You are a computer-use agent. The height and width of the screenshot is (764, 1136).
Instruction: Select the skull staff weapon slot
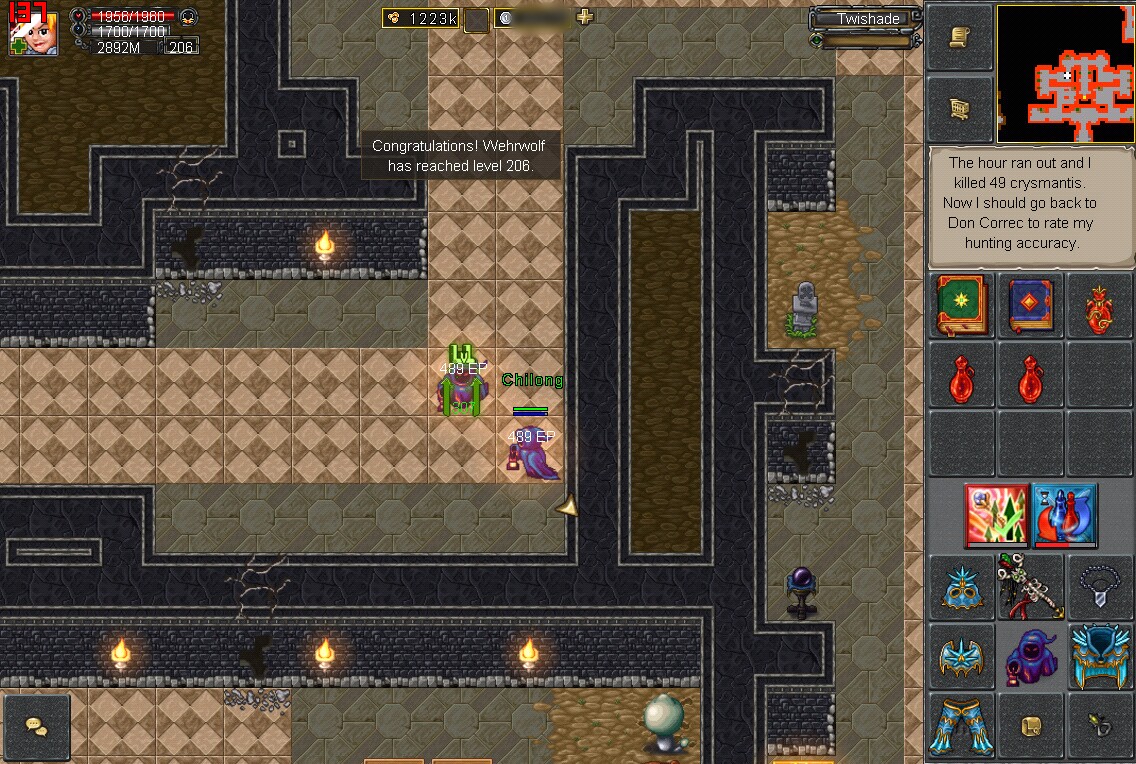[x=1030, y=587]
